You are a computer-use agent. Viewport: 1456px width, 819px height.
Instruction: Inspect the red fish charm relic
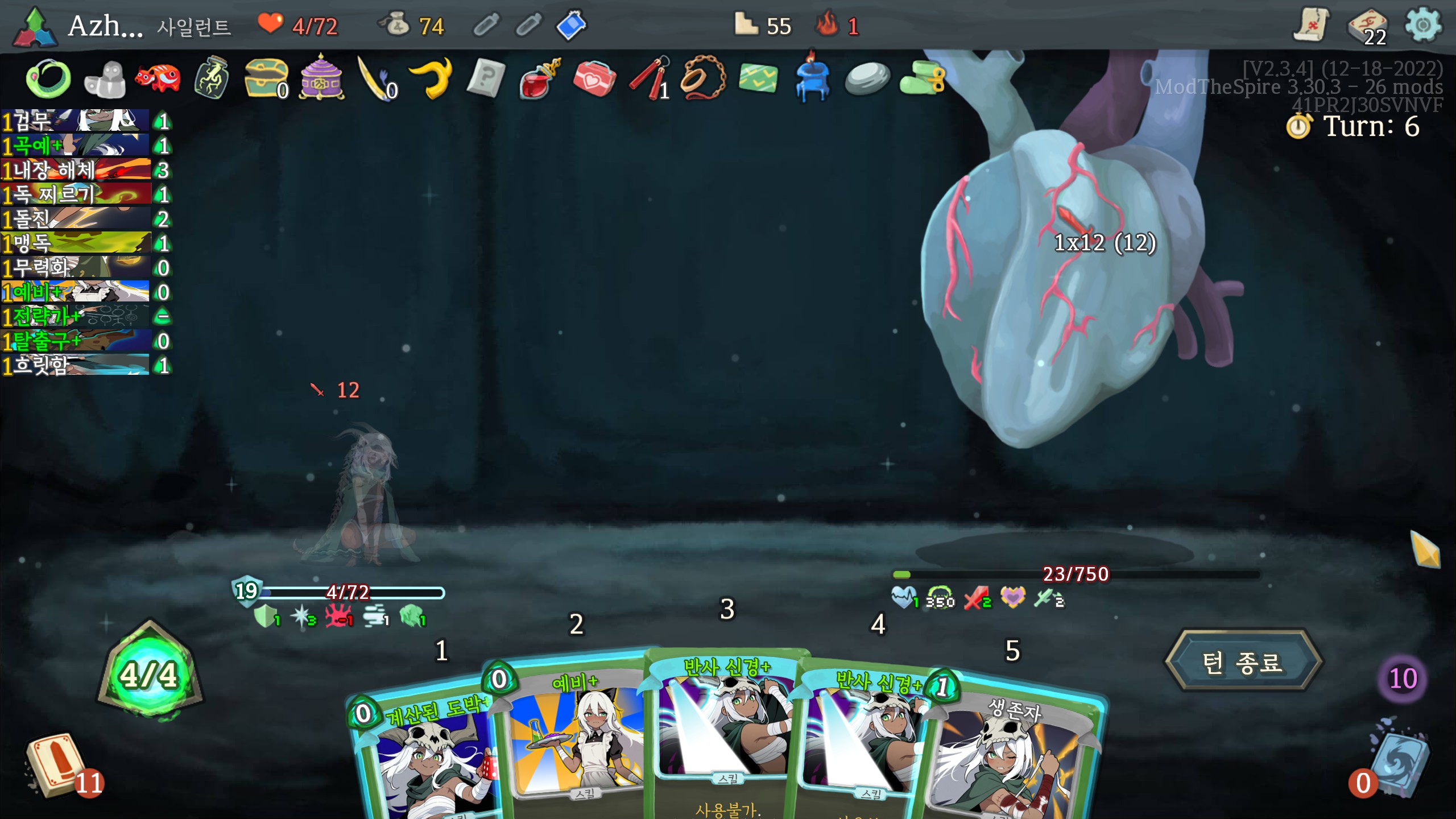pos(157,77)
